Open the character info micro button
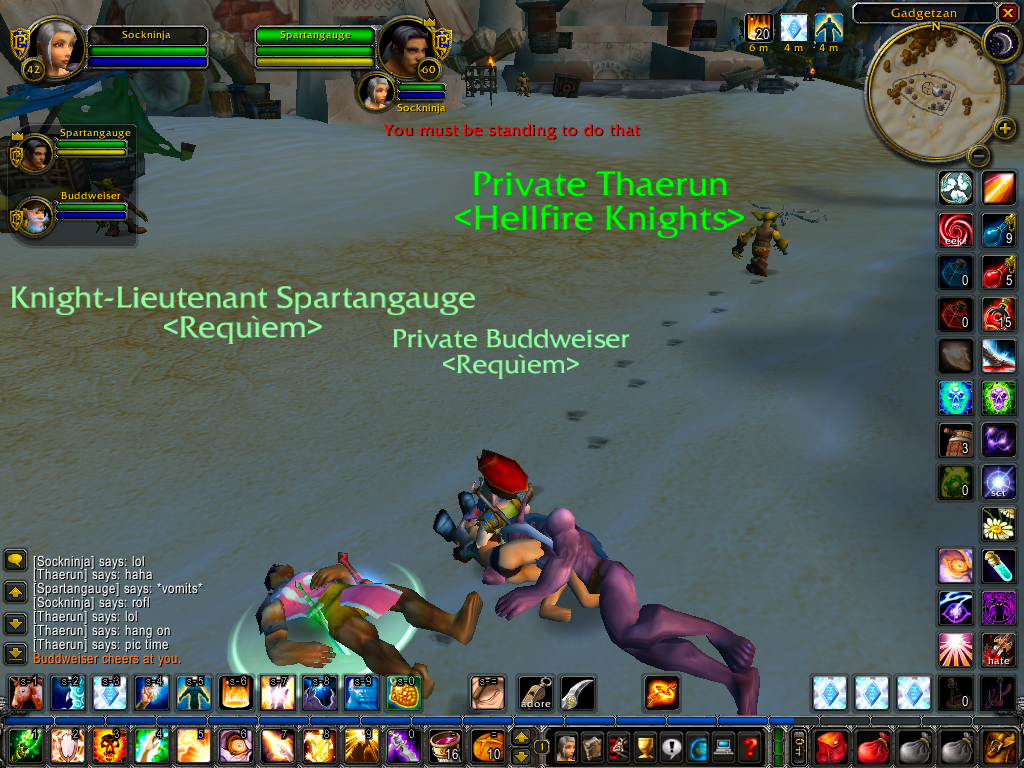 pos(566,746)
